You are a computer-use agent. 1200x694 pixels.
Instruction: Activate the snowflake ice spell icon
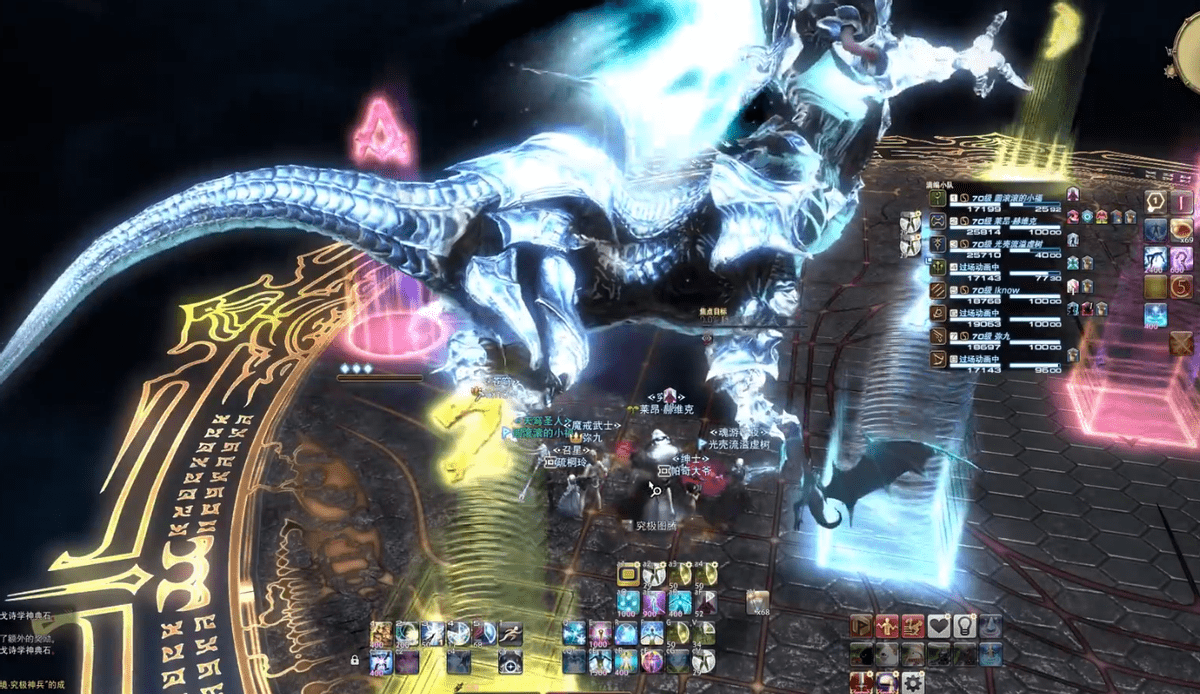(x=574, y=633)
